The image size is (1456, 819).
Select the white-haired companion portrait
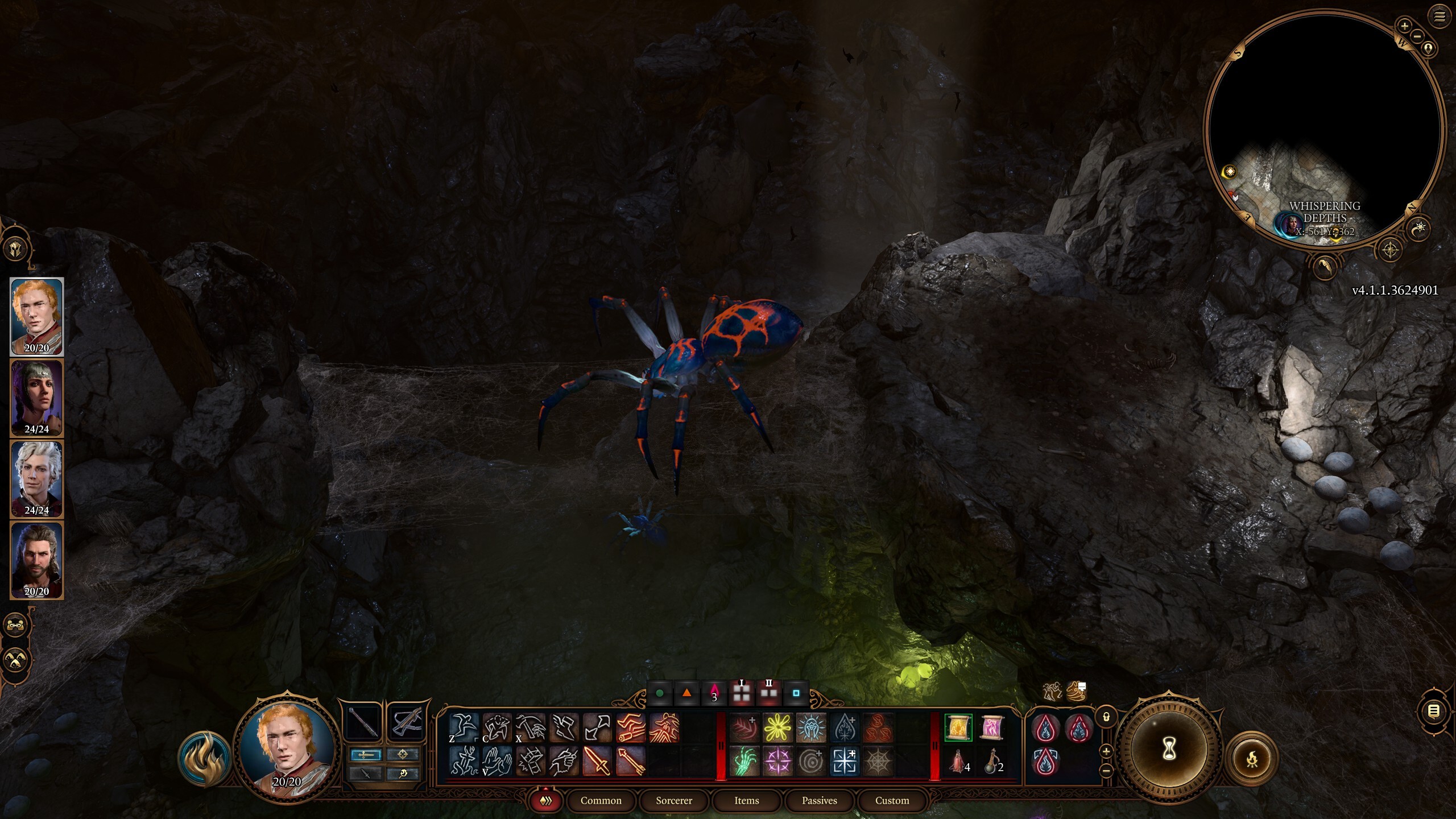tap(36, 479)
